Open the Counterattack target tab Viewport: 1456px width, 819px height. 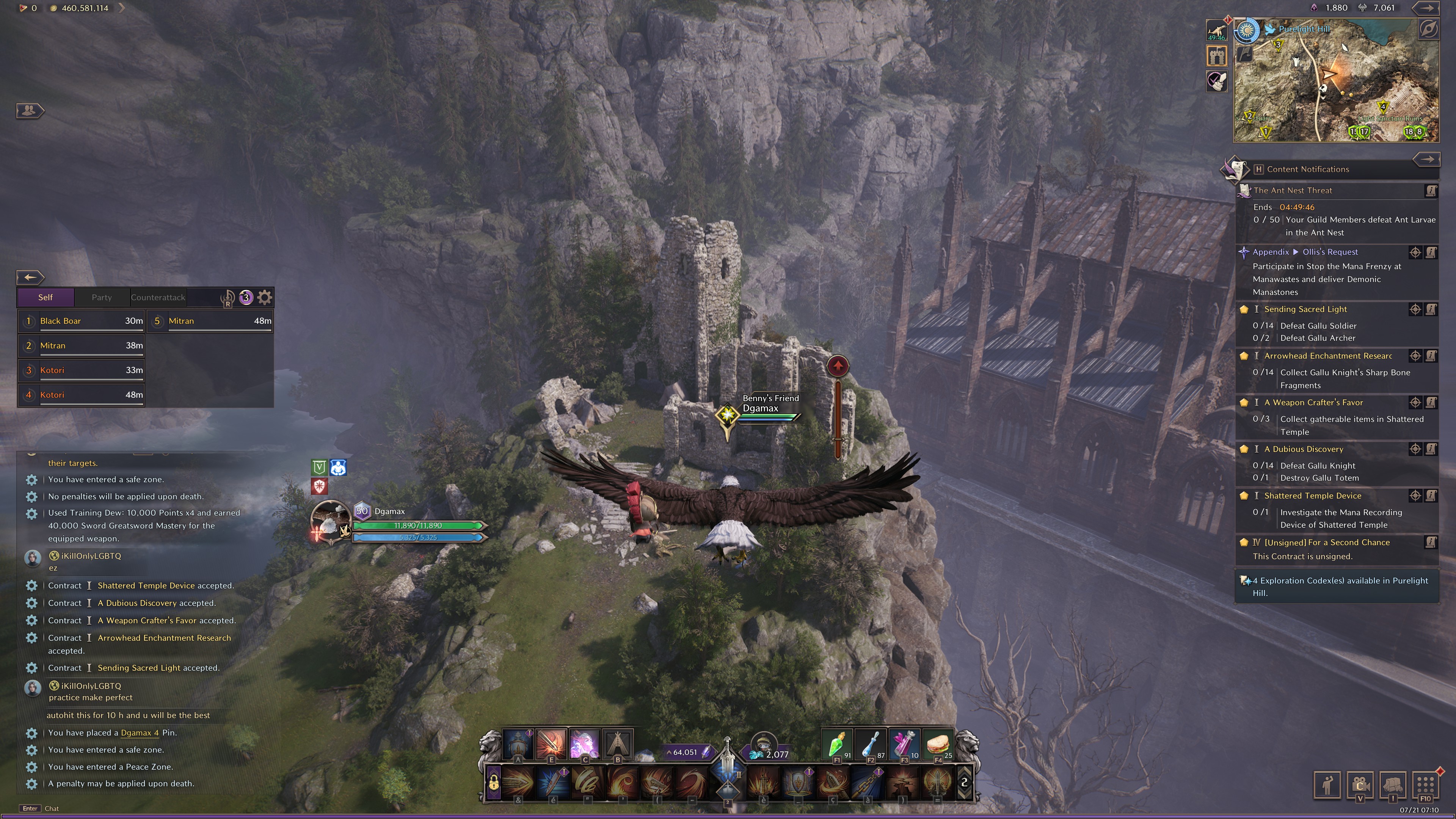point(158,297)
